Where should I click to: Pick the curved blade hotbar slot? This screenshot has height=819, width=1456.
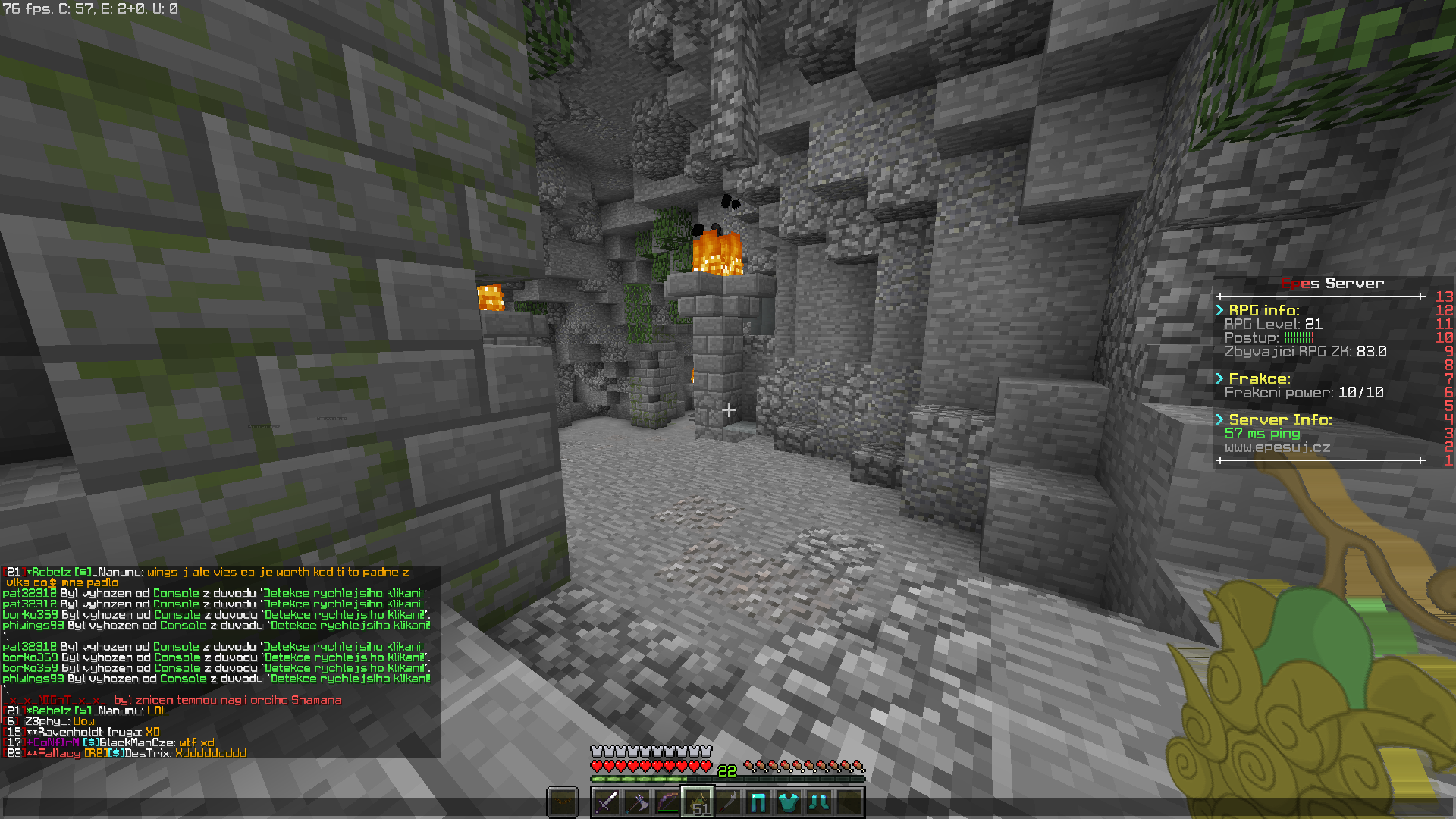pos(728,802)
